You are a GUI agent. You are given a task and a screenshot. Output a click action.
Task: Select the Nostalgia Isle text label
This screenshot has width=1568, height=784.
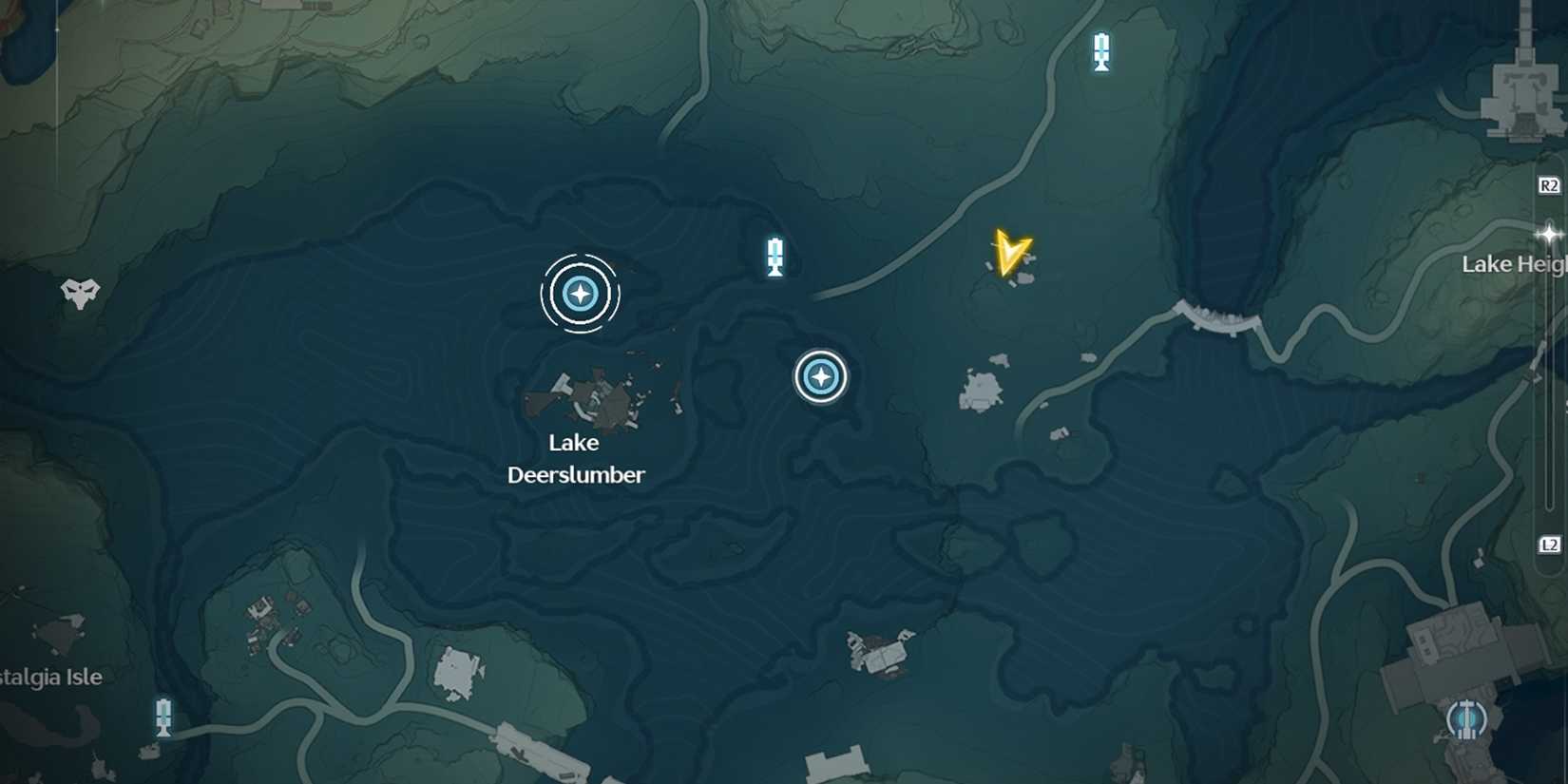click(x=49, y=678)
